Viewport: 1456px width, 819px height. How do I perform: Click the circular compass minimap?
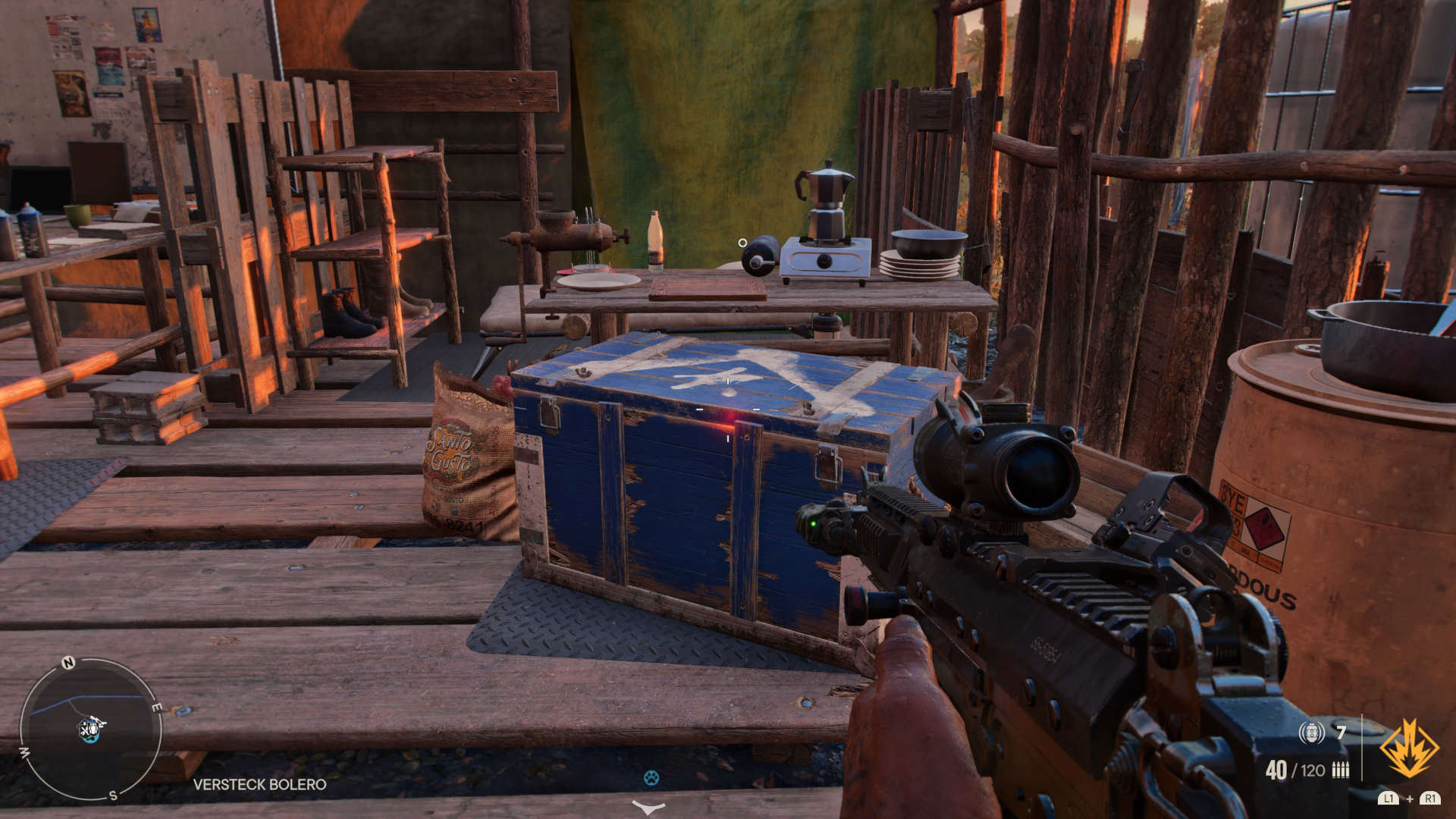point(89,730)
